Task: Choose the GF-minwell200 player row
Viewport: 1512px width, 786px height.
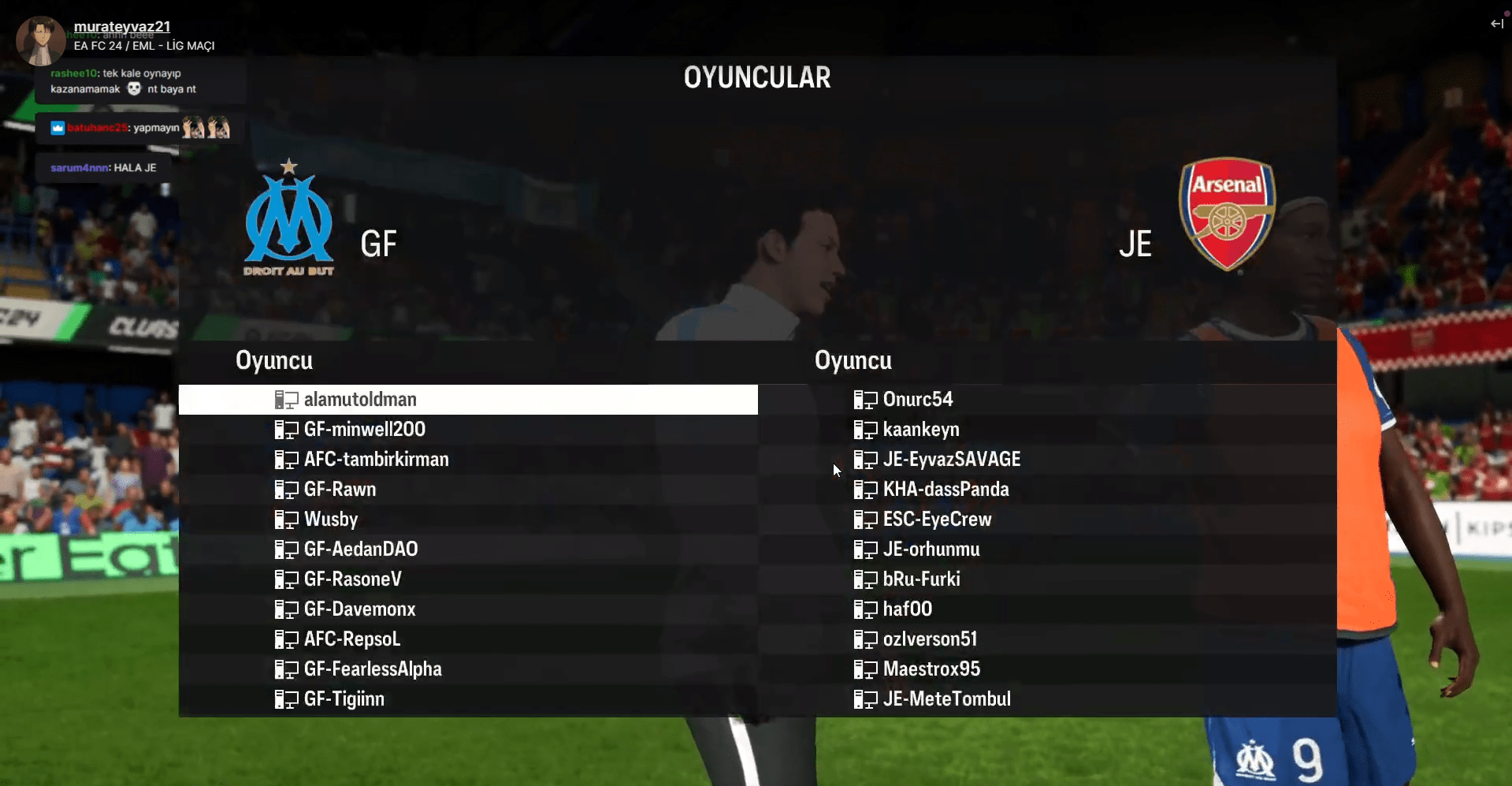Action: (x=364, y=430)
